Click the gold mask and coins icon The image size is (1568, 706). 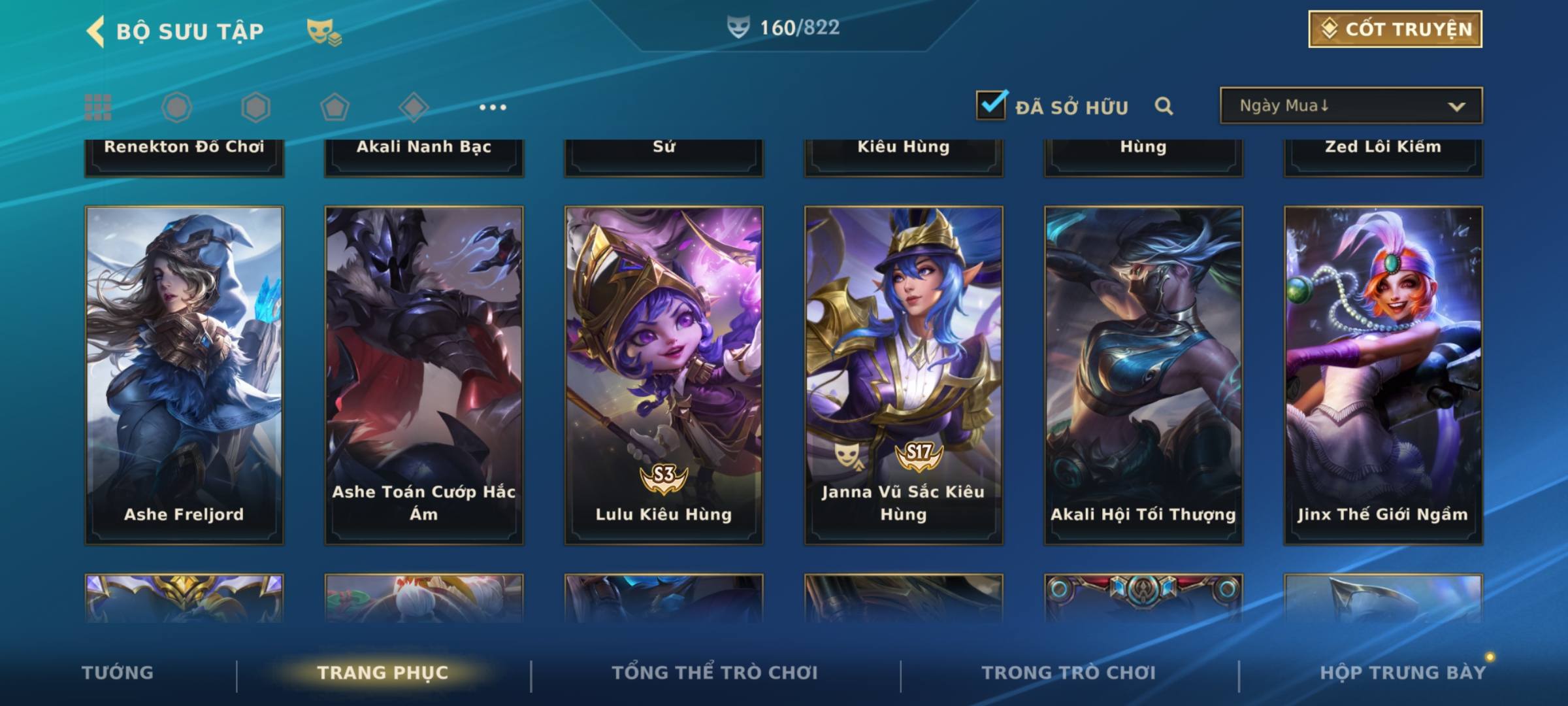324,31
